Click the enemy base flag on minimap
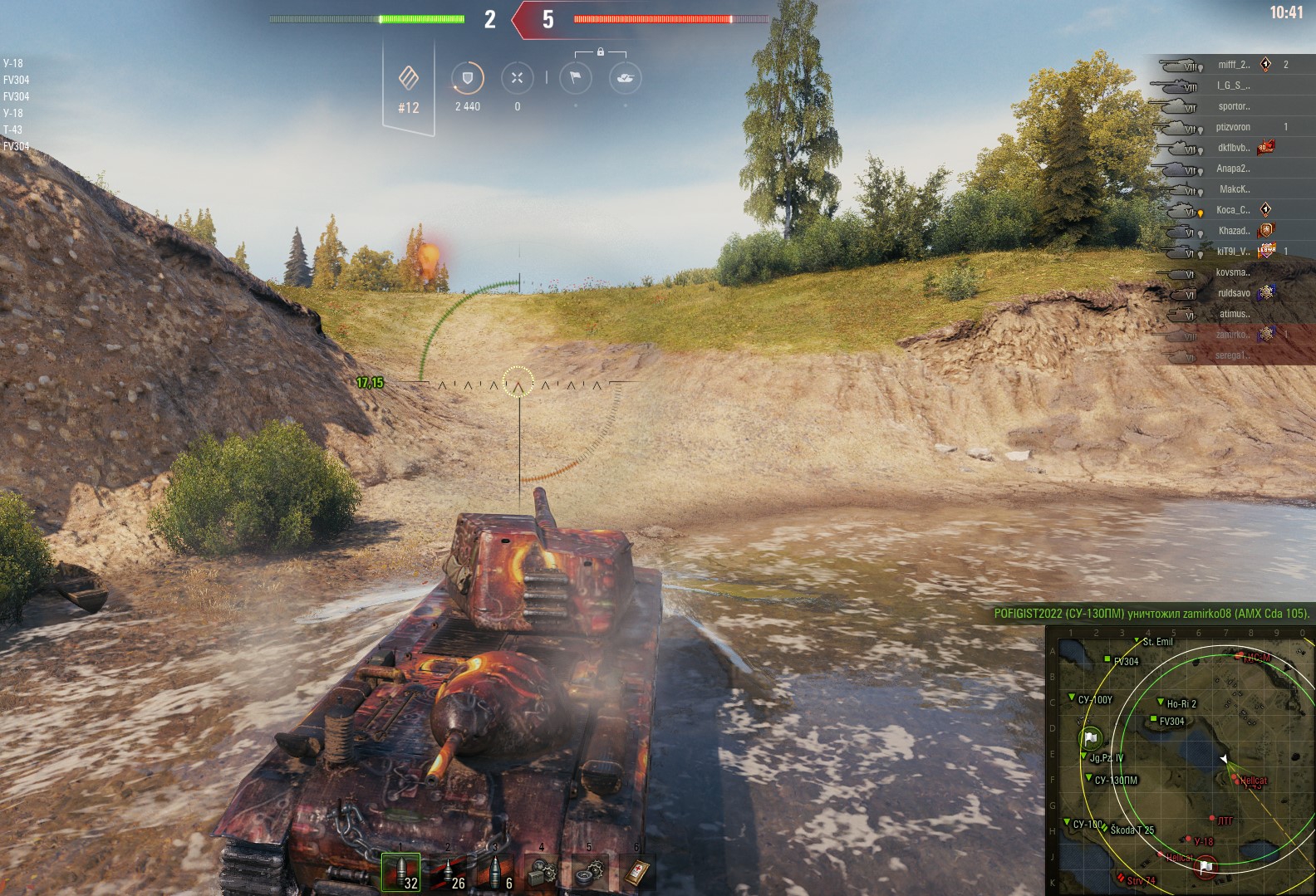Screen dimensions: 1316x896 click(x=1206, y=867)
